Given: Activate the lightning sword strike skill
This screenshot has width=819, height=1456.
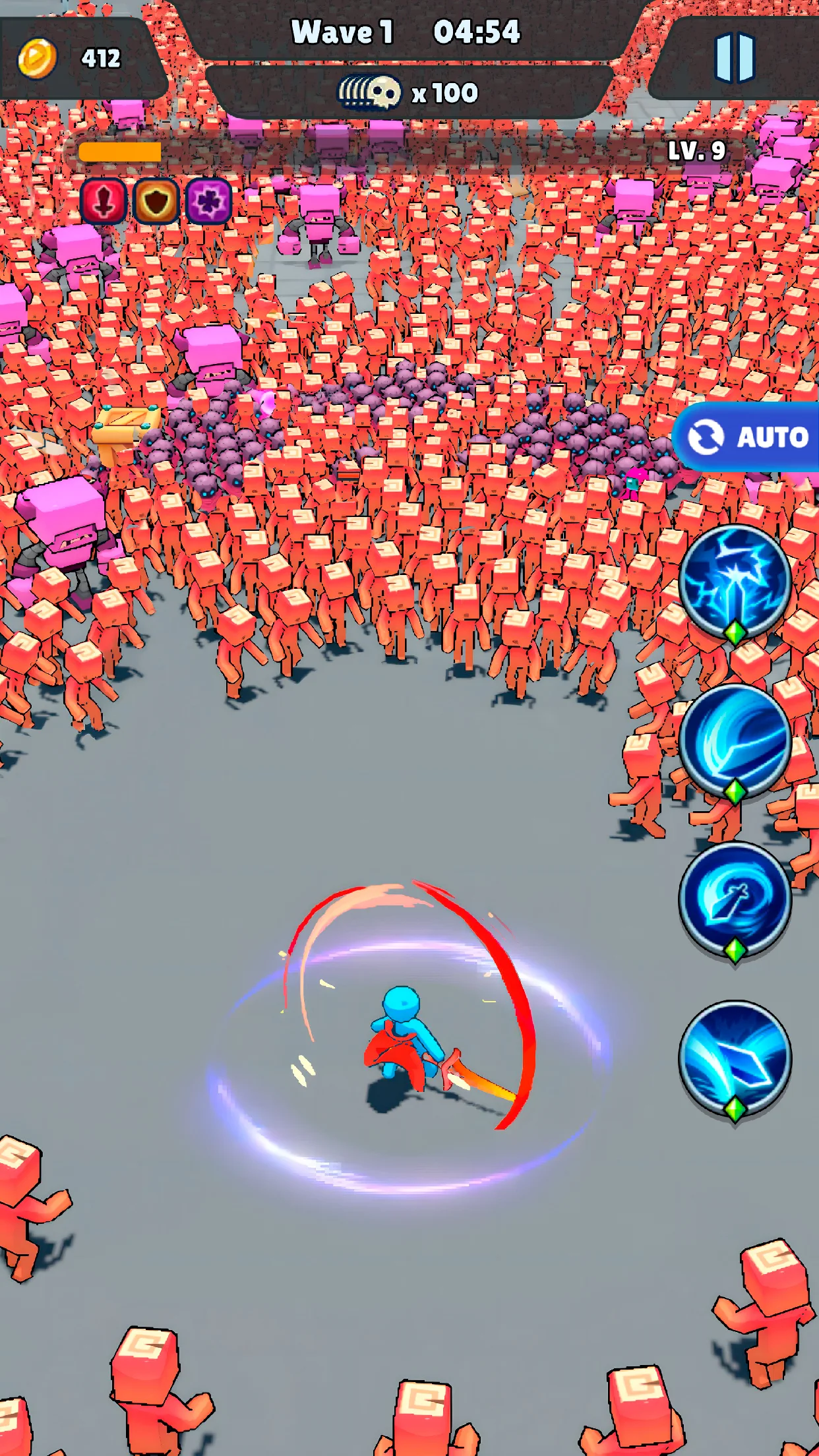Looking at the screenshot, I should click(x=735, y=581).
